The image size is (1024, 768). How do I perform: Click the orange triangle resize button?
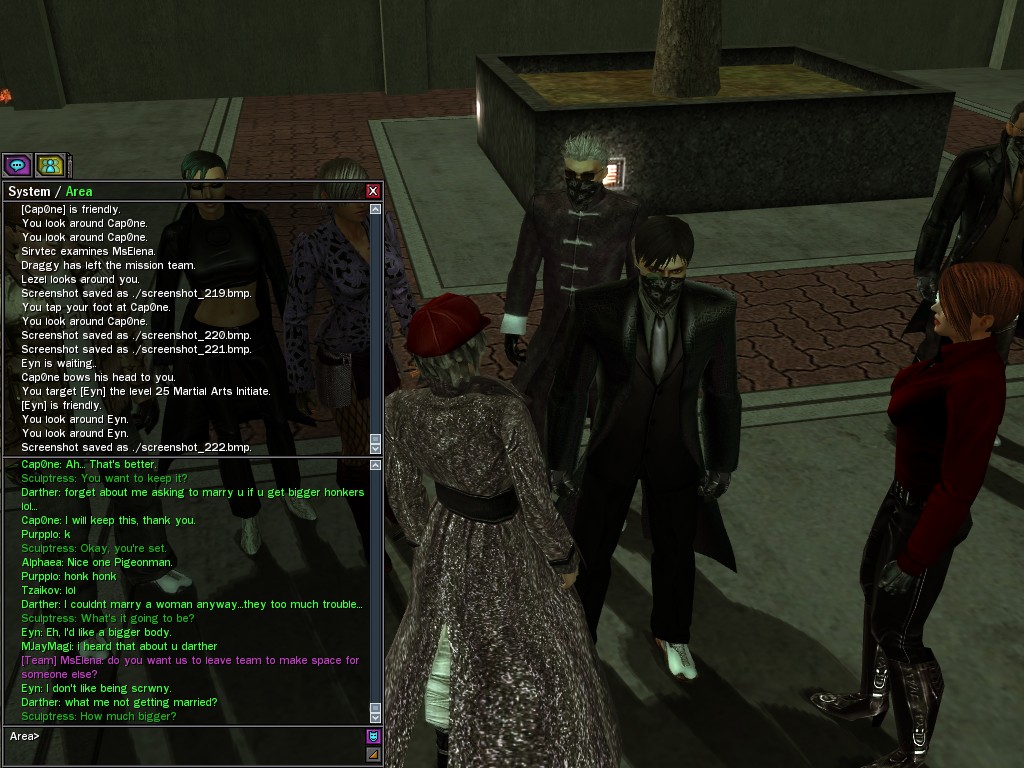374,754
